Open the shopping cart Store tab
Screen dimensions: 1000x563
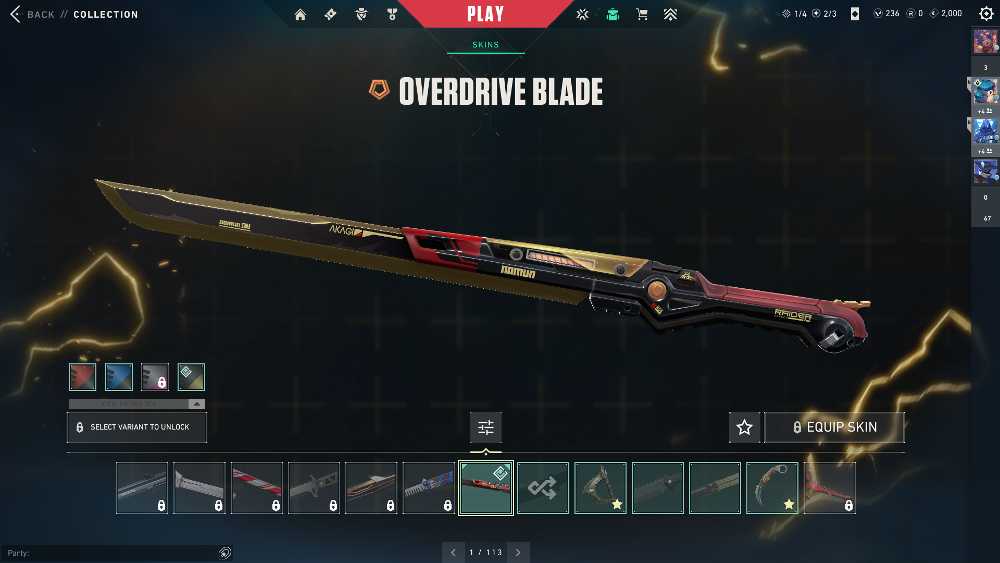tap(641, 14)
